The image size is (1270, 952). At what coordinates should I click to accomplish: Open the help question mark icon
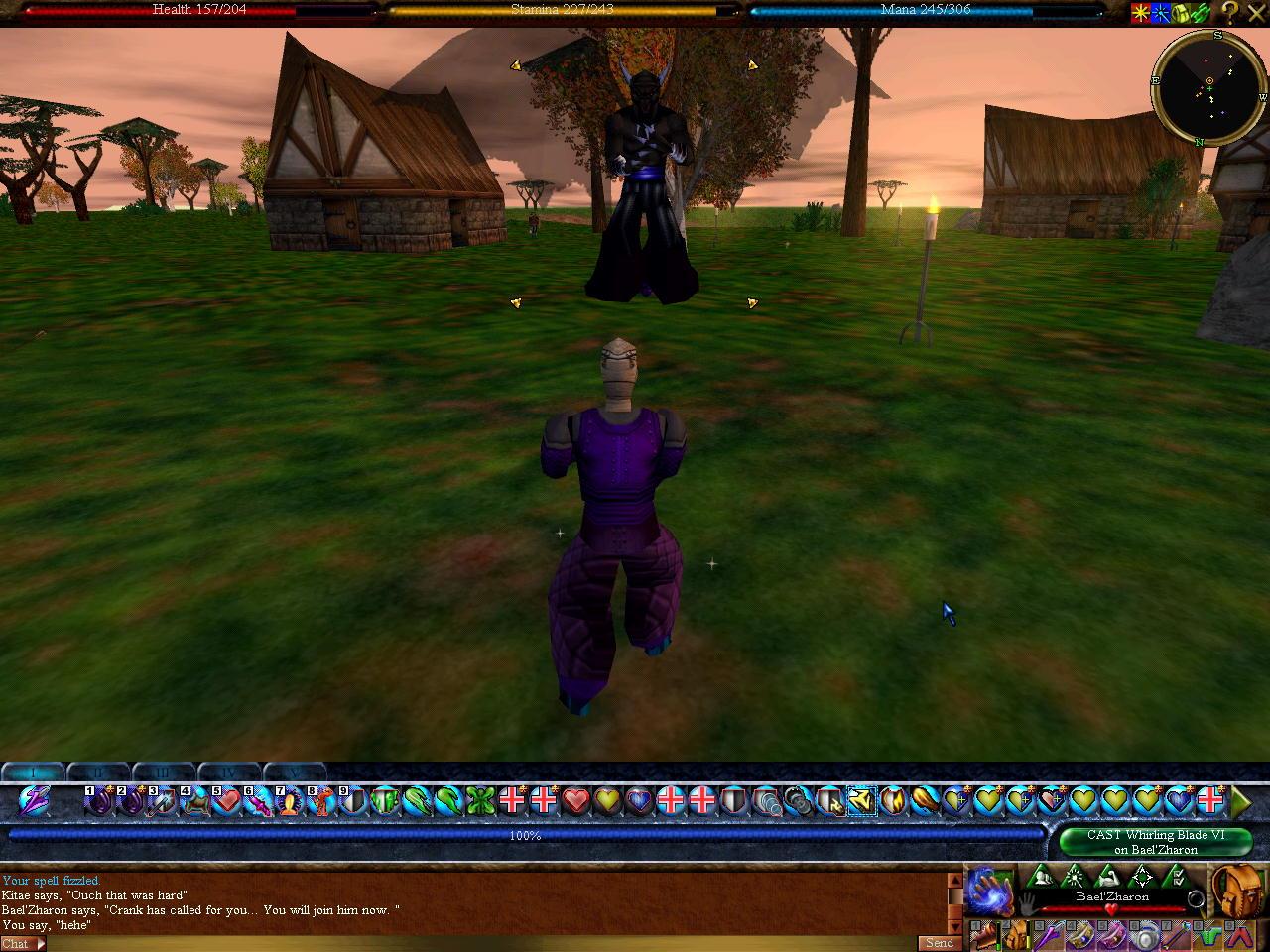tap(1228, 13)
